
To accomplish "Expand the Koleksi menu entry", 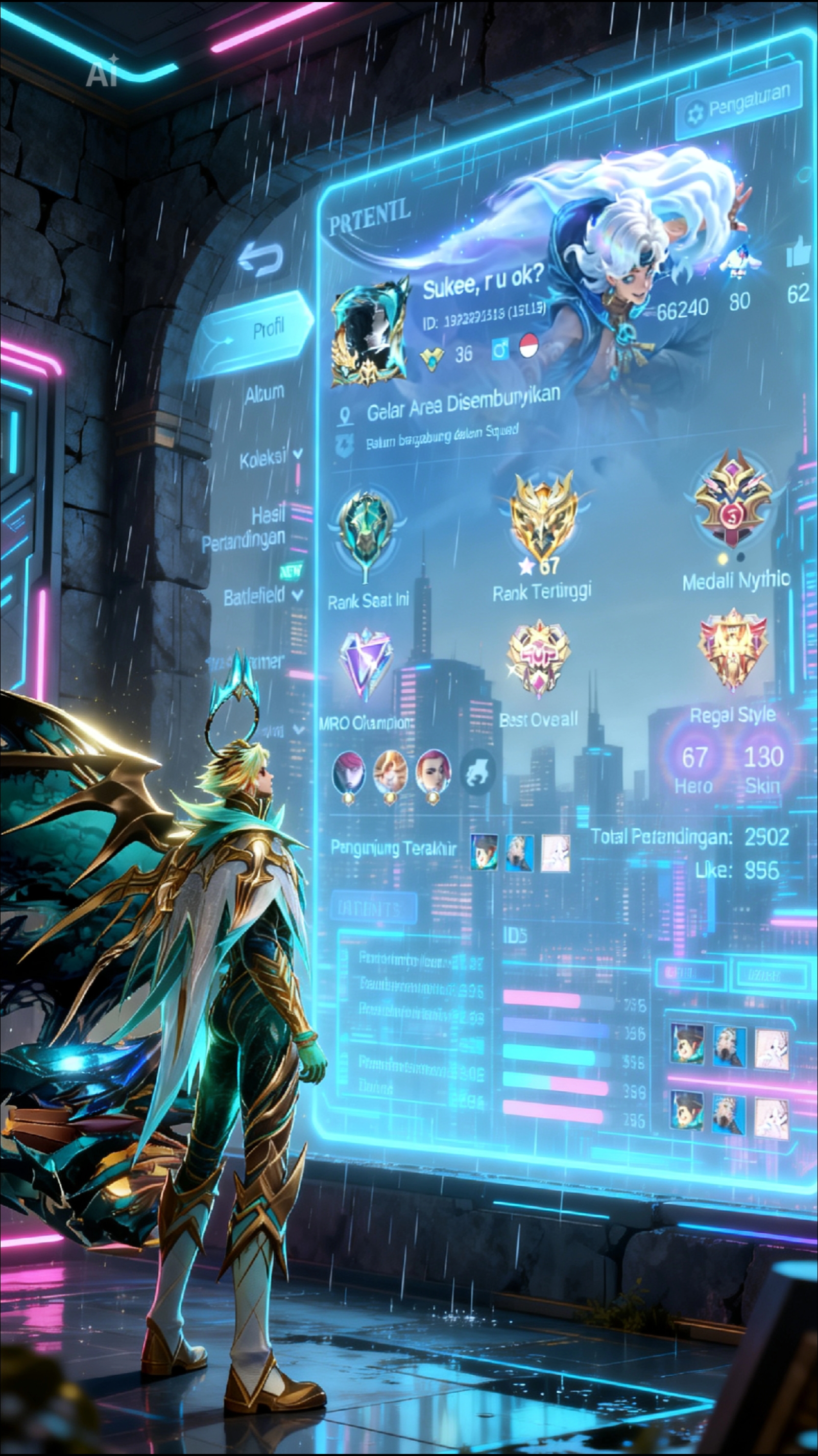I will [270, 458].
